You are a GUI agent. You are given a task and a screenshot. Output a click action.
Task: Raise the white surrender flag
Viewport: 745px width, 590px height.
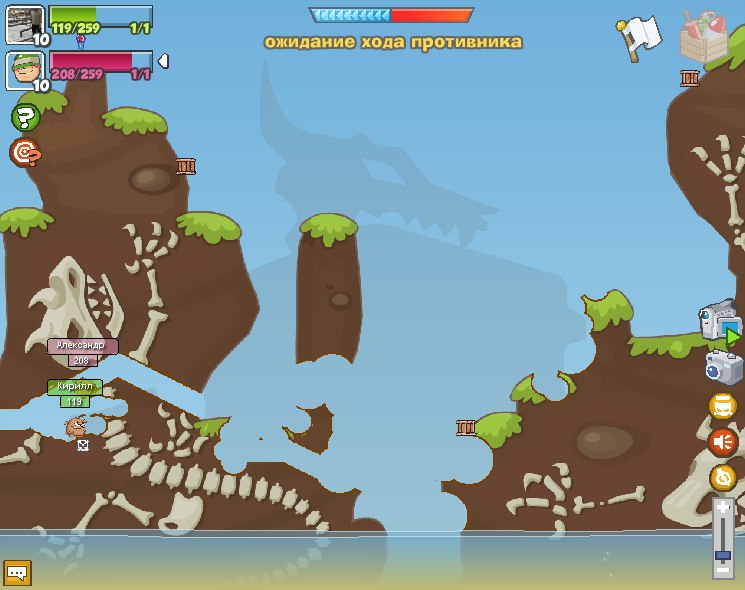636,38
